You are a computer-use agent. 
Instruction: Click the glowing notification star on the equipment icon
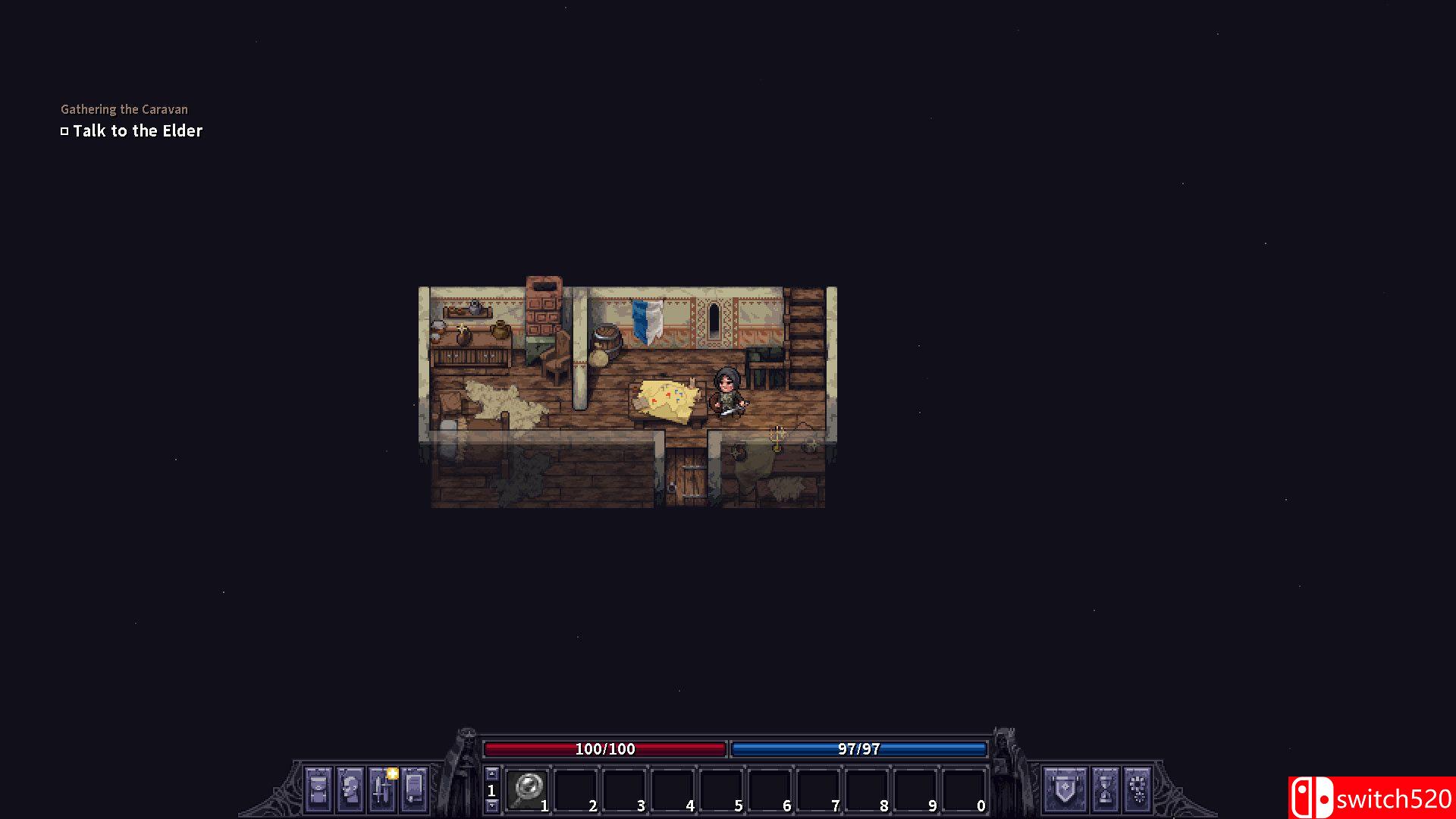pyautogui.click(x=393, y=773)
